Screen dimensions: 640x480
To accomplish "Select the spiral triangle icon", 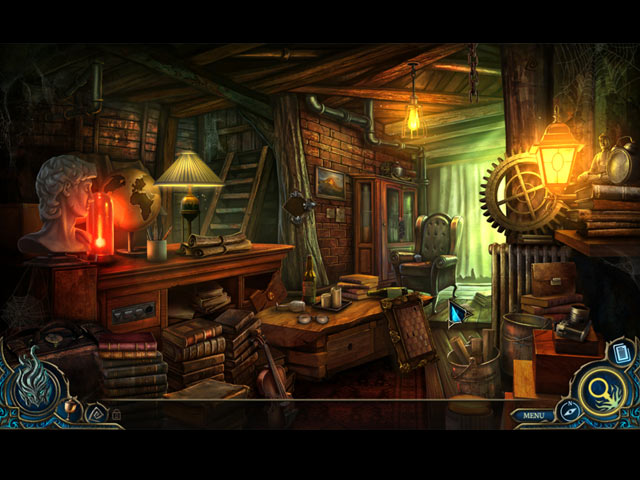I will pos(96,410).
